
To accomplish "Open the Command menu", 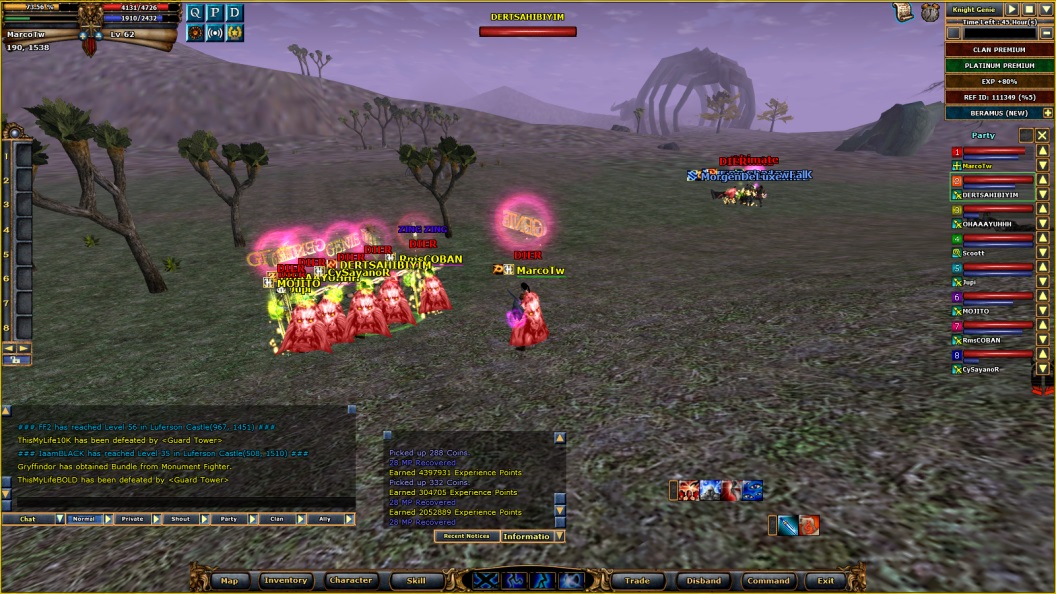I will pyautogui.click(x=768, y=580).
